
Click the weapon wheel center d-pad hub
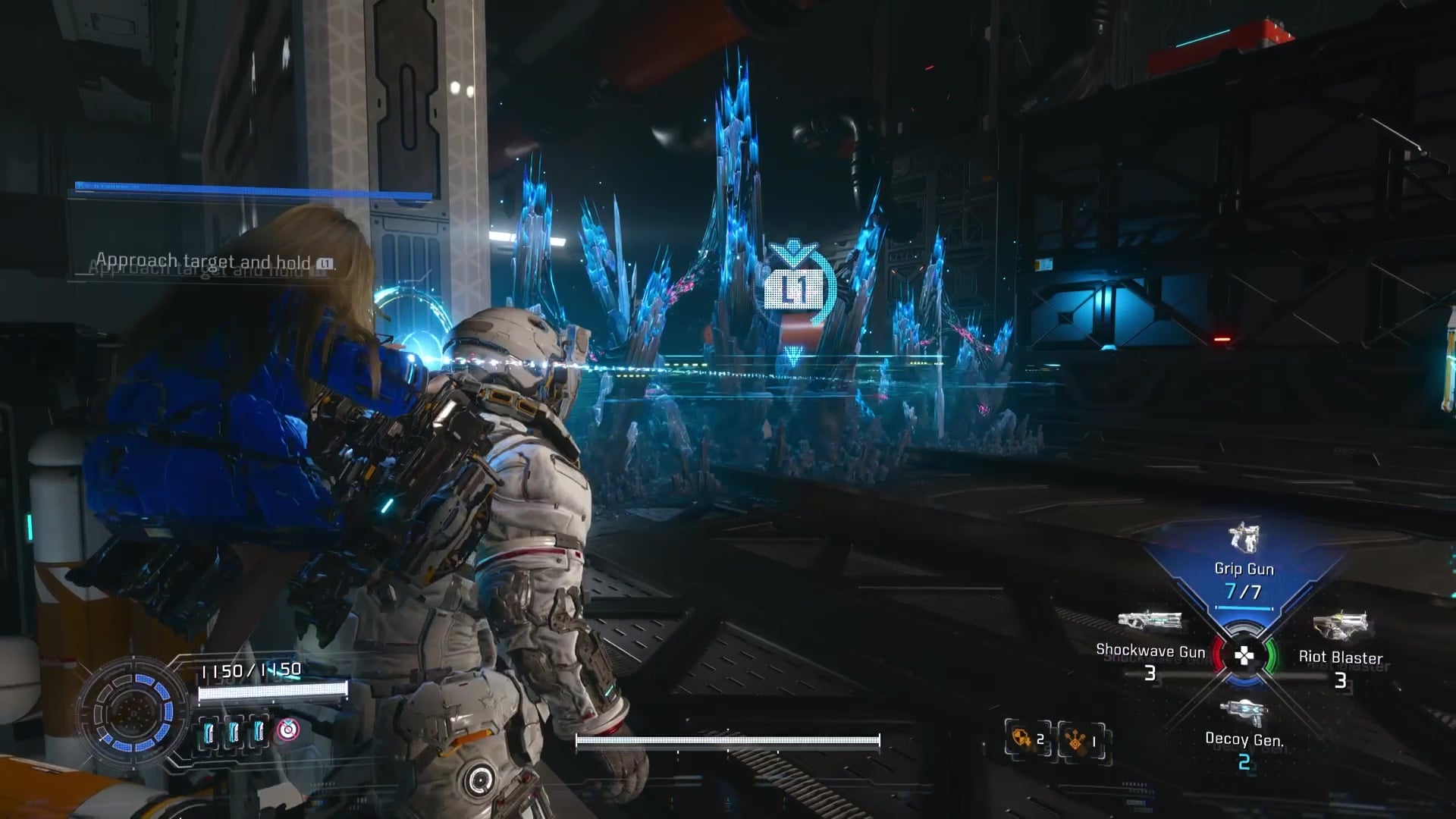click(1244, 656)
